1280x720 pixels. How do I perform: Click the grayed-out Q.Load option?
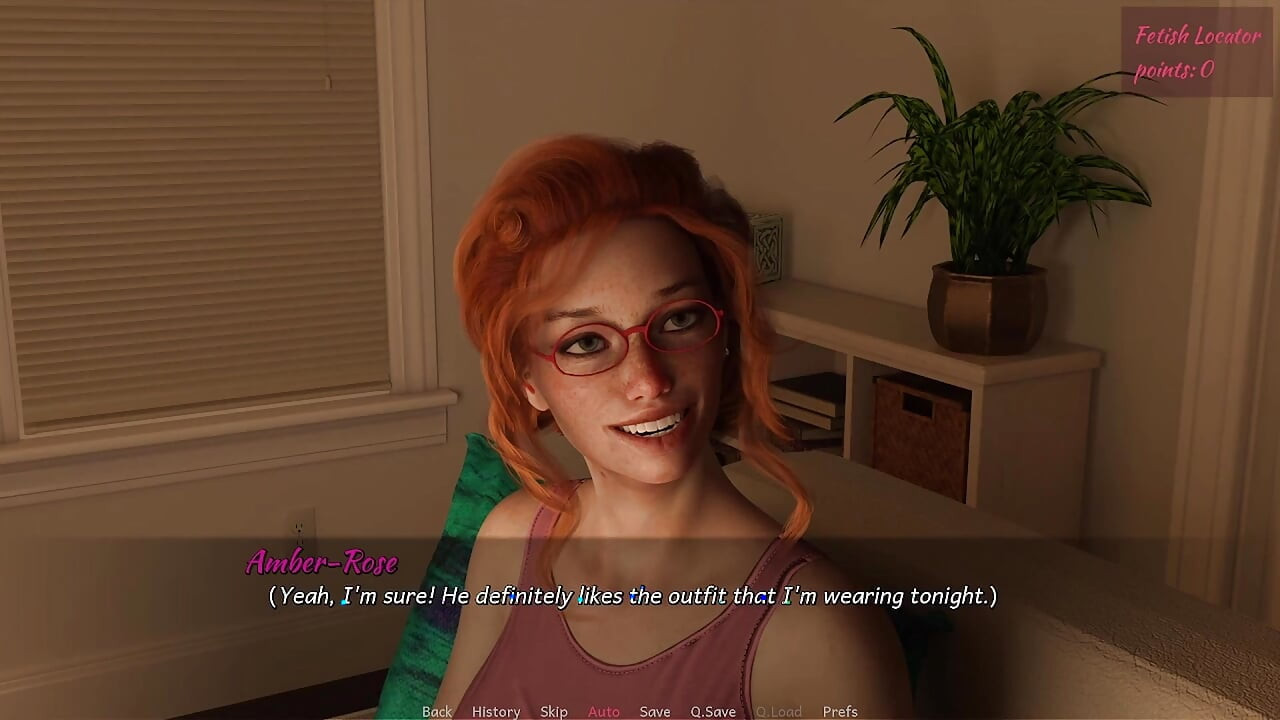(x=779, y=711)
